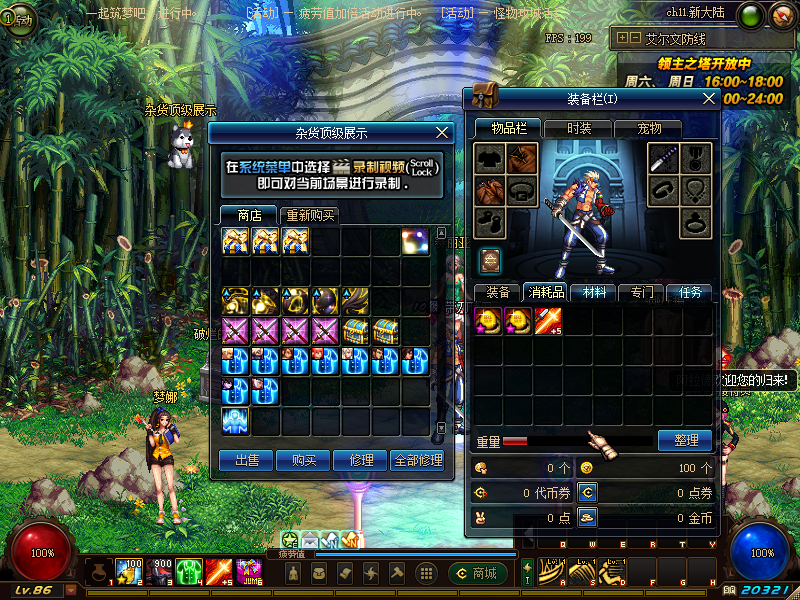Open the 商城 mall button
Screen dimensions: 800x600
(x=476, y=573)
